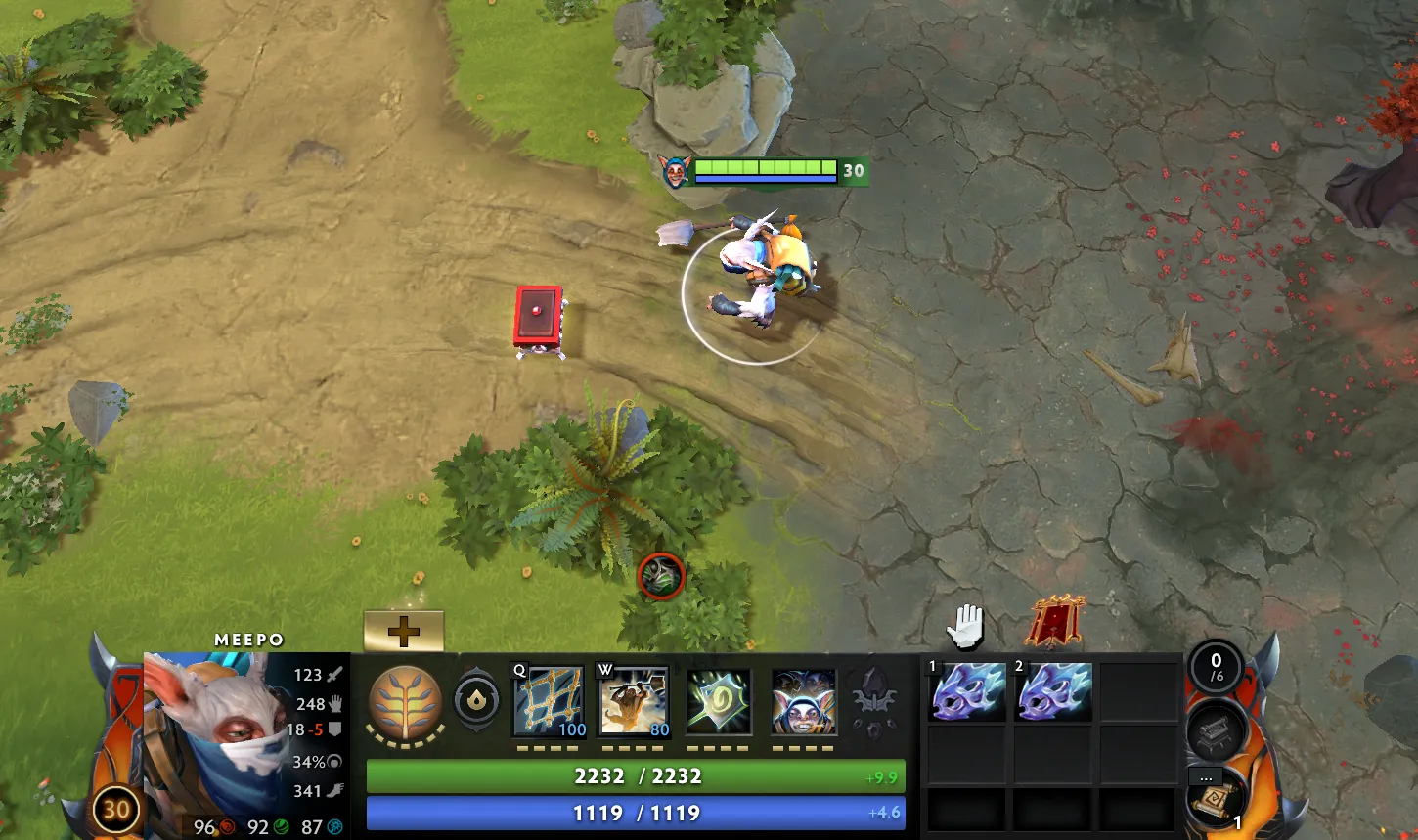Click the gold level-up plus button
Screen dimensions: 1418x840
(x=403, y=631)
